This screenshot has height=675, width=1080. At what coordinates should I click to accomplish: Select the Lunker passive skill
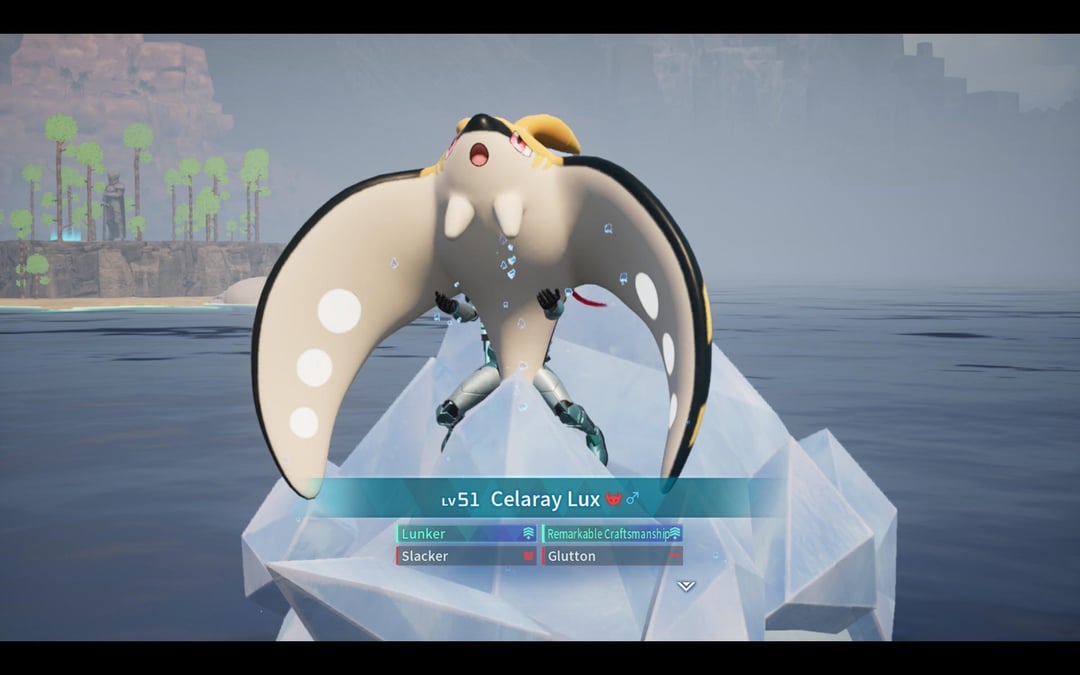[x=467, y=534]
